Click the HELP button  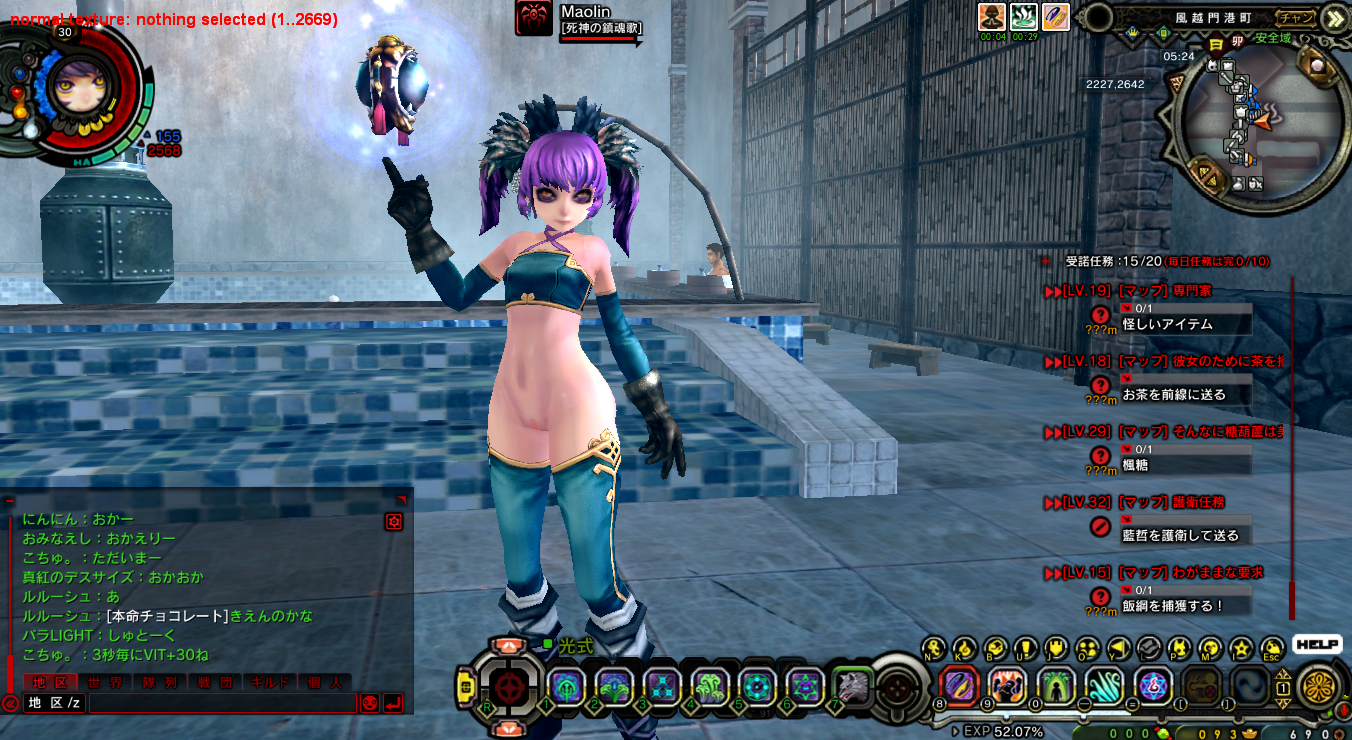point(1317,645)
